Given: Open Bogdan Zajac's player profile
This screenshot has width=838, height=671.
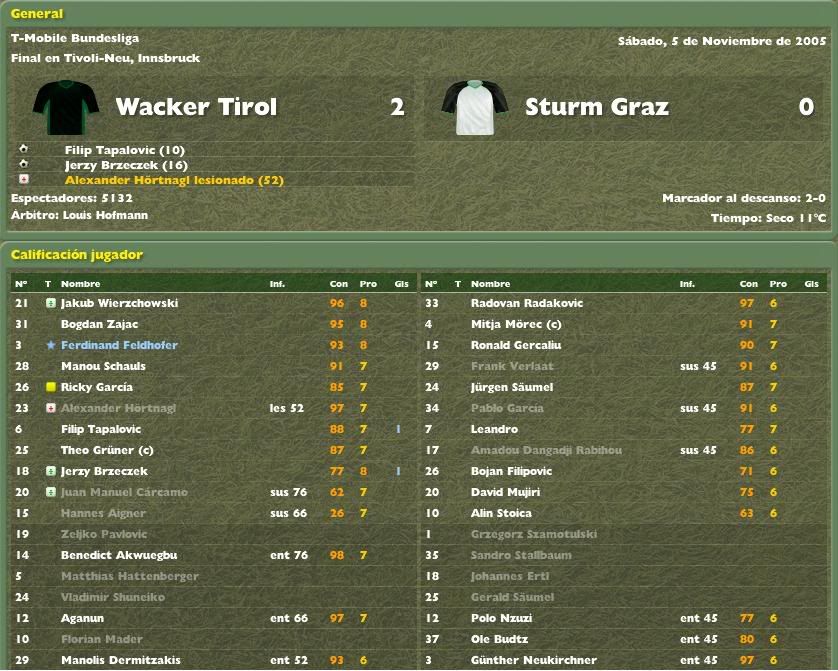Looking at the screenshot, I should [99, 324].
